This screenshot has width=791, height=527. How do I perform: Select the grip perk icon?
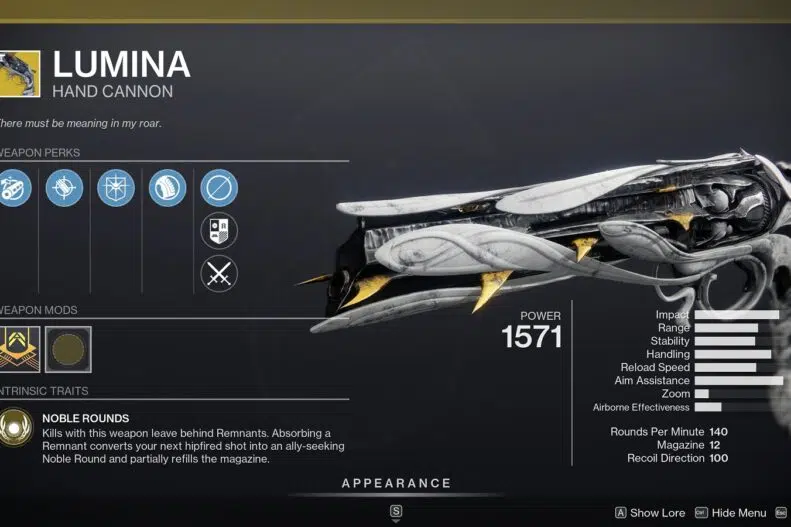point(167,188)
